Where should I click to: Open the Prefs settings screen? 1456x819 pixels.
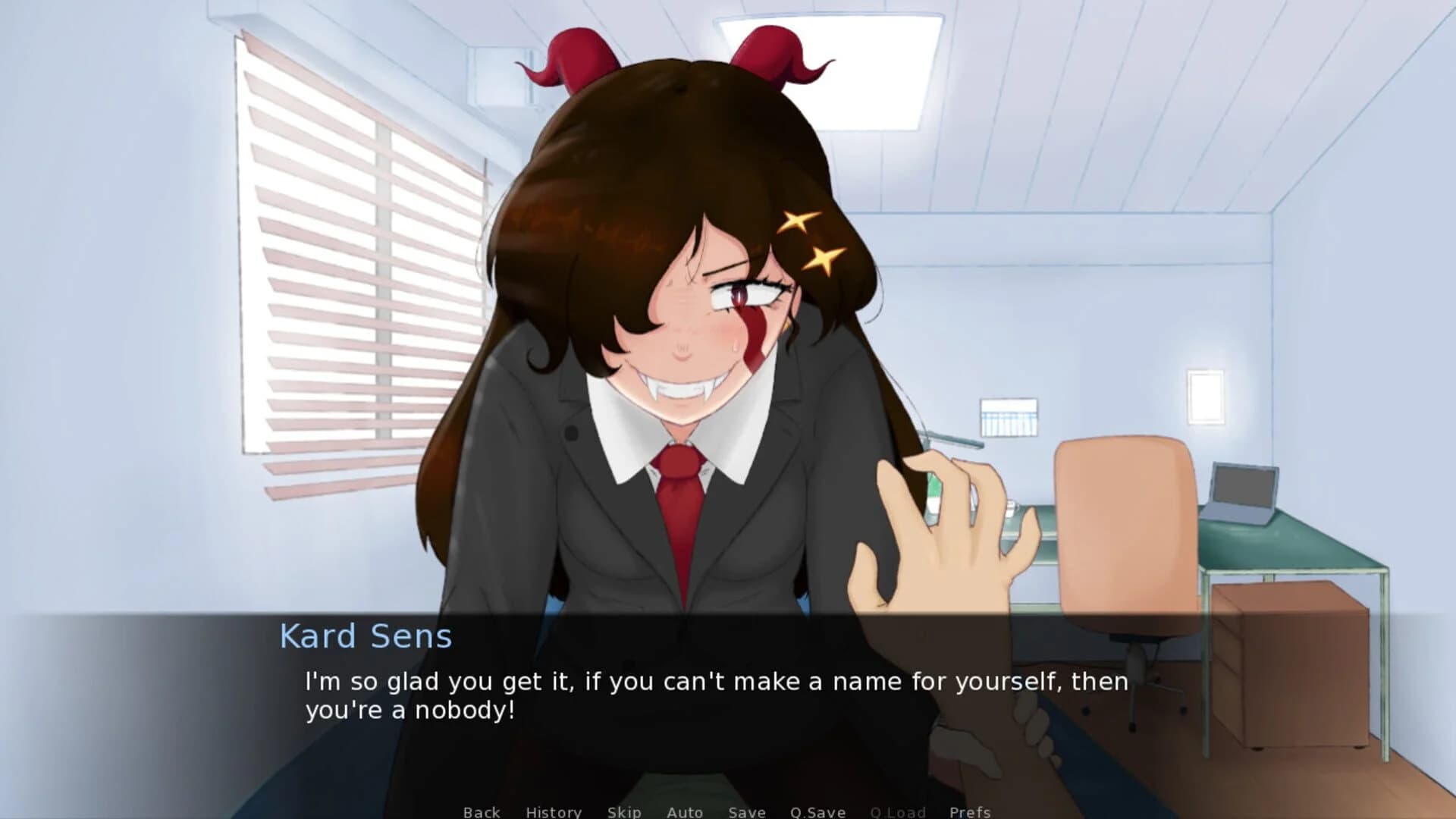click(x=971, y=811)
